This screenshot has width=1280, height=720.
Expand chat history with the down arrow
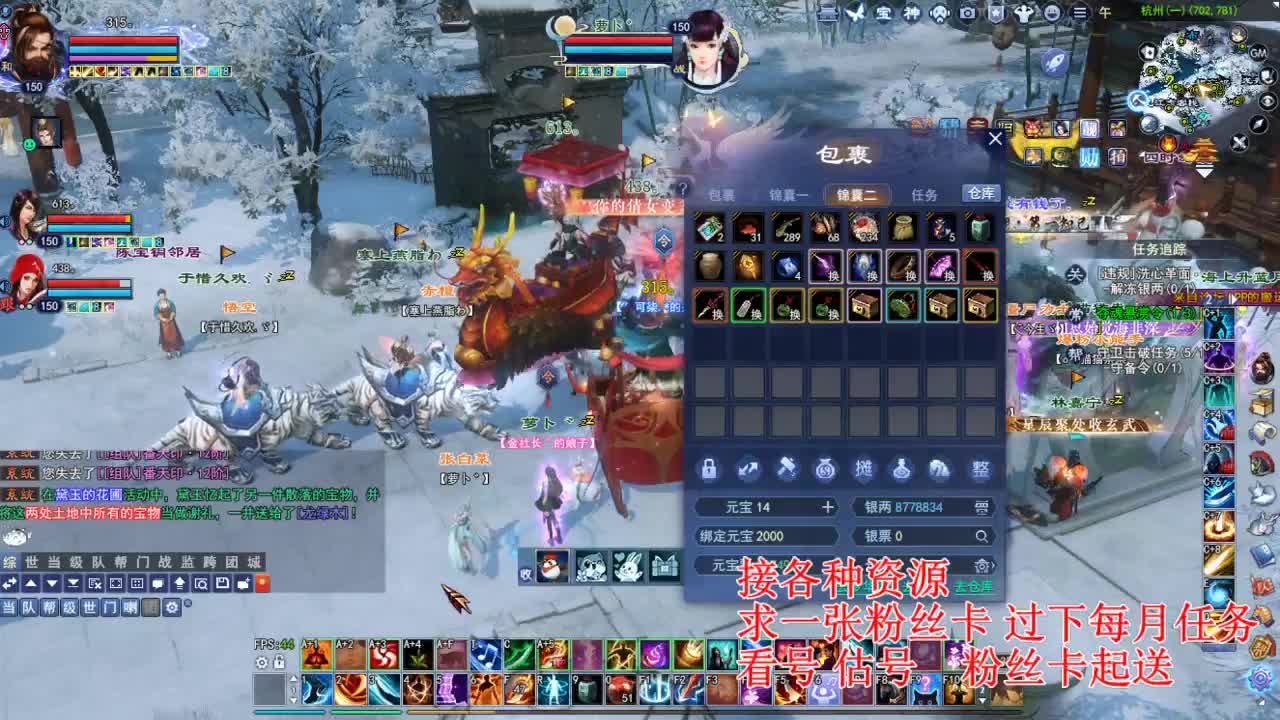pos(52,583)
